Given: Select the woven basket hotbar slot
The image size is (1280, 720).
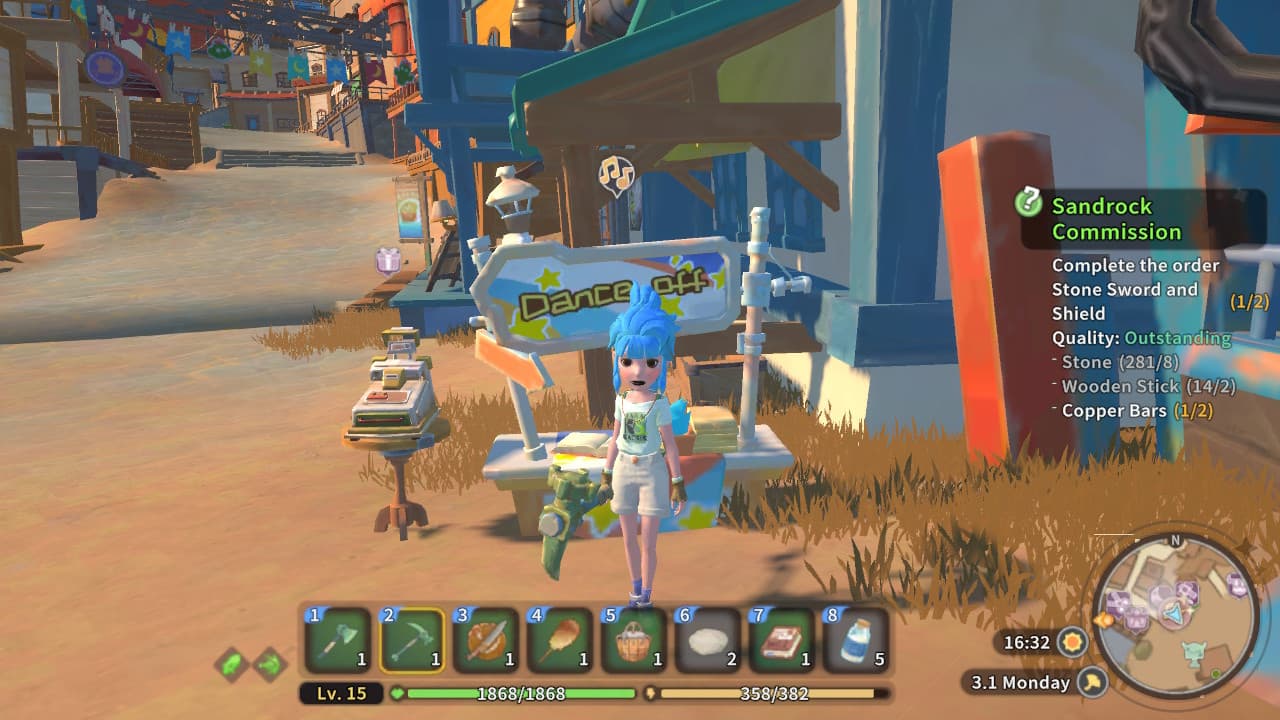Looking at the screenshot, I should (x=634, y=640).
